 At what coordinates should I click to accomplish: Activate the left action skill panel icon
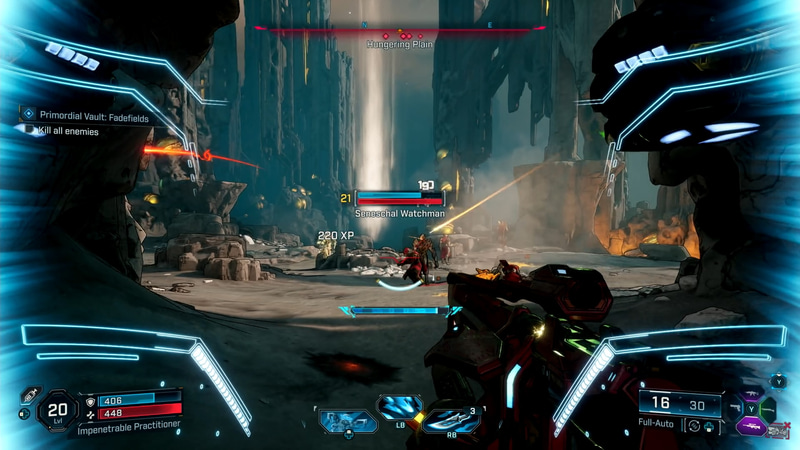click(x=348, y=421)
